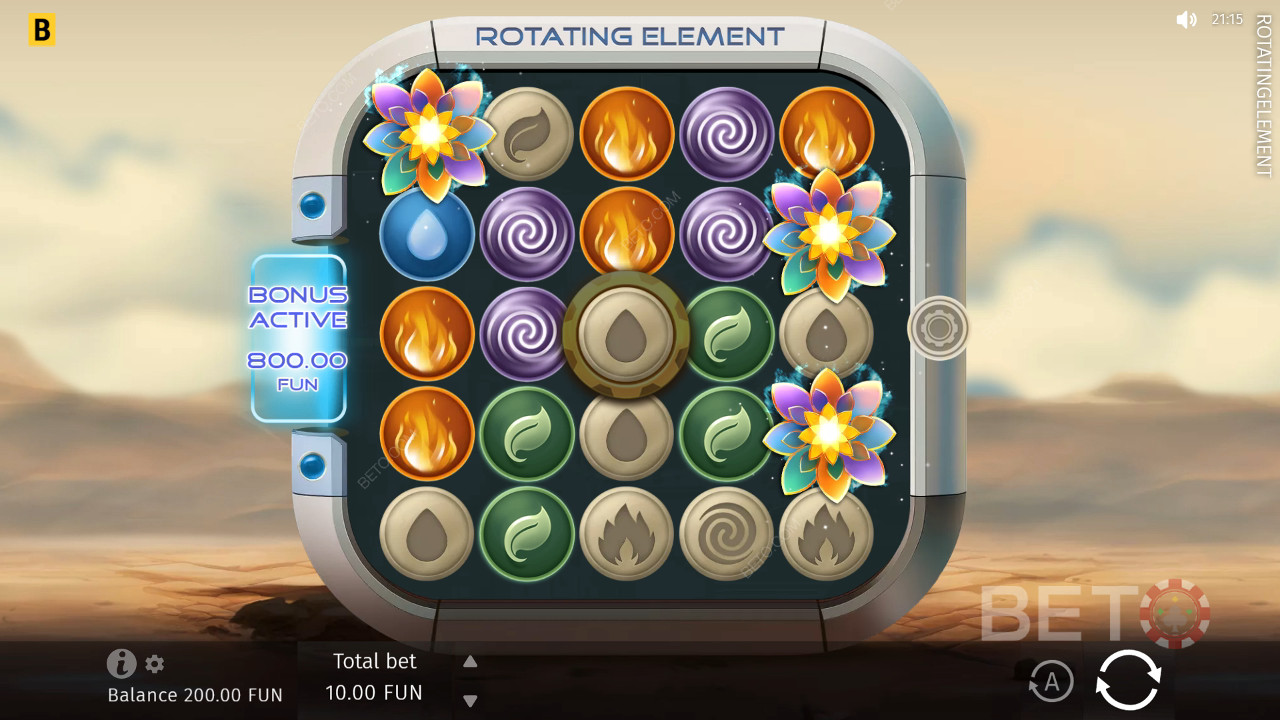Open the game info panel
Image resolution: width=1280 pixels, height=720 pixels.
[121, 663]
